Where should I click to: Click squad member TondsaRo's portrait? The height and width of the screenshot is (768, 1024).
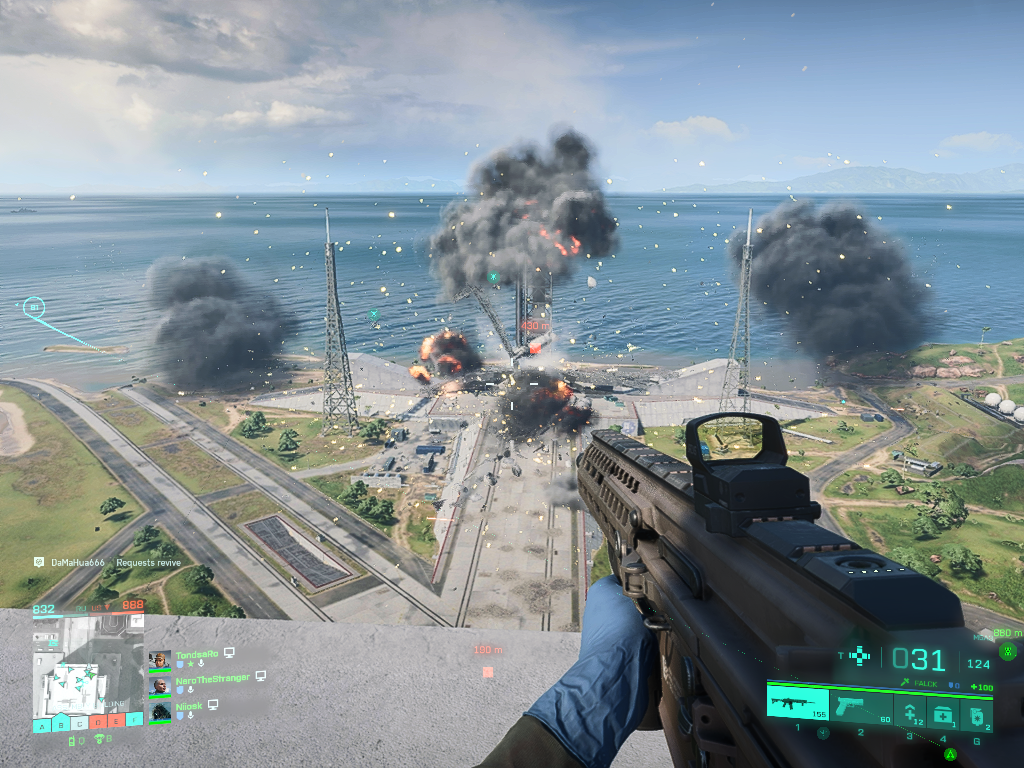point(159,659)
